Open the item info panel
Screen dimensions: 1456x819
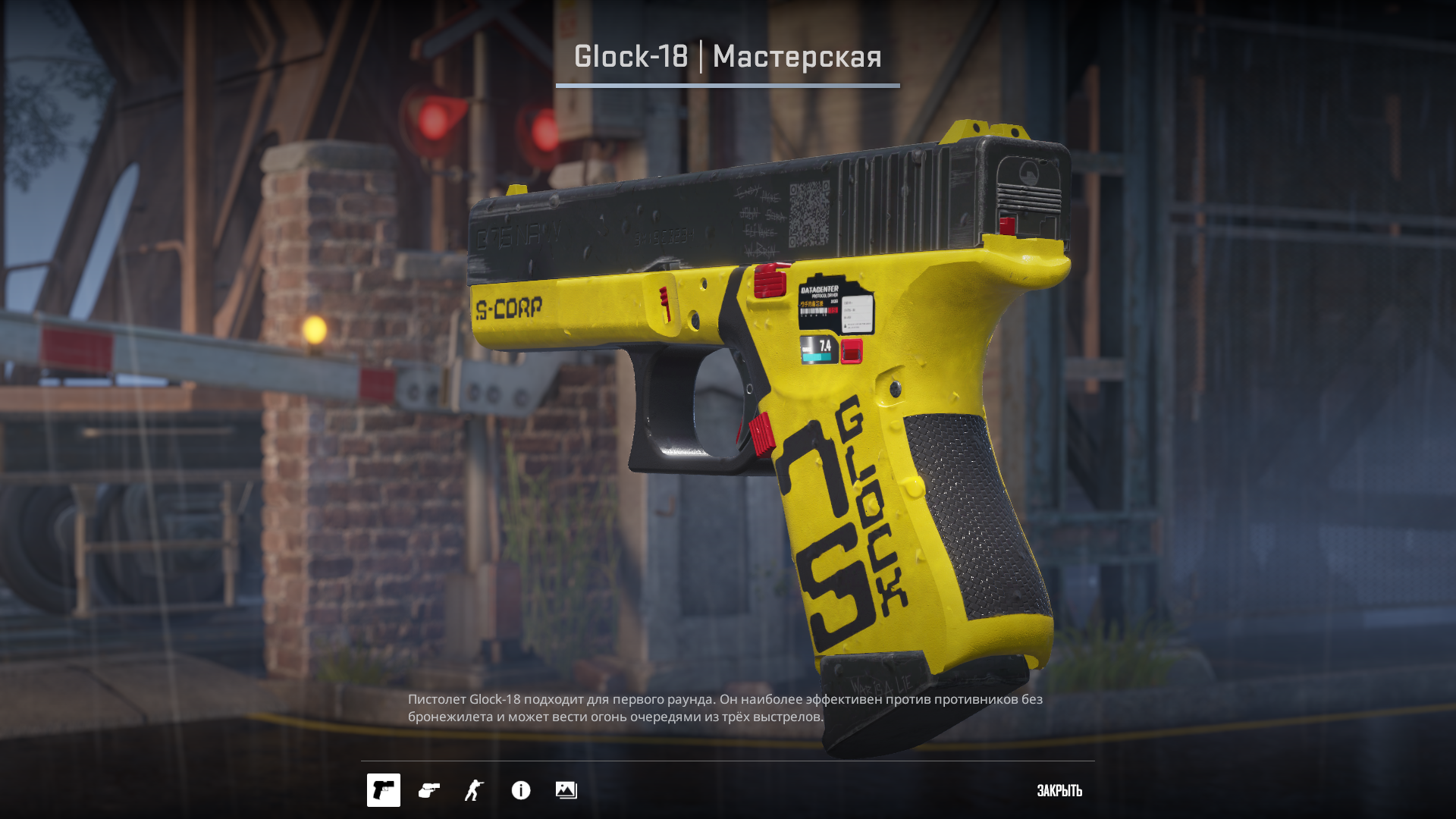tap(521, 790)
